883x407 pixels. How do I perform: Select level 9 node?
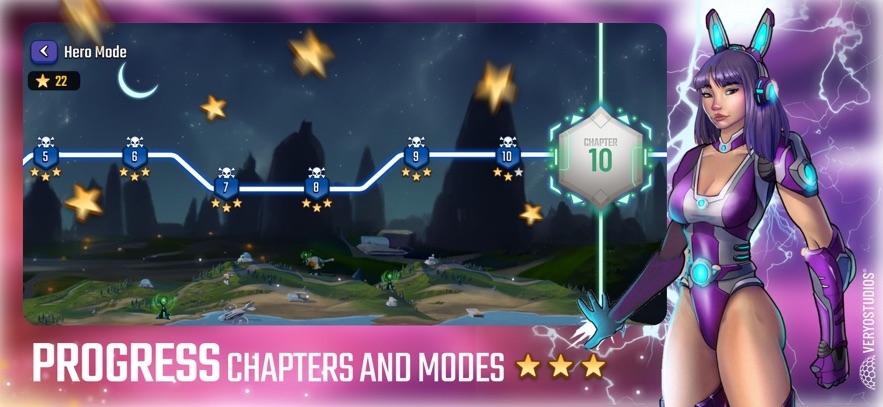pos(416,156)
